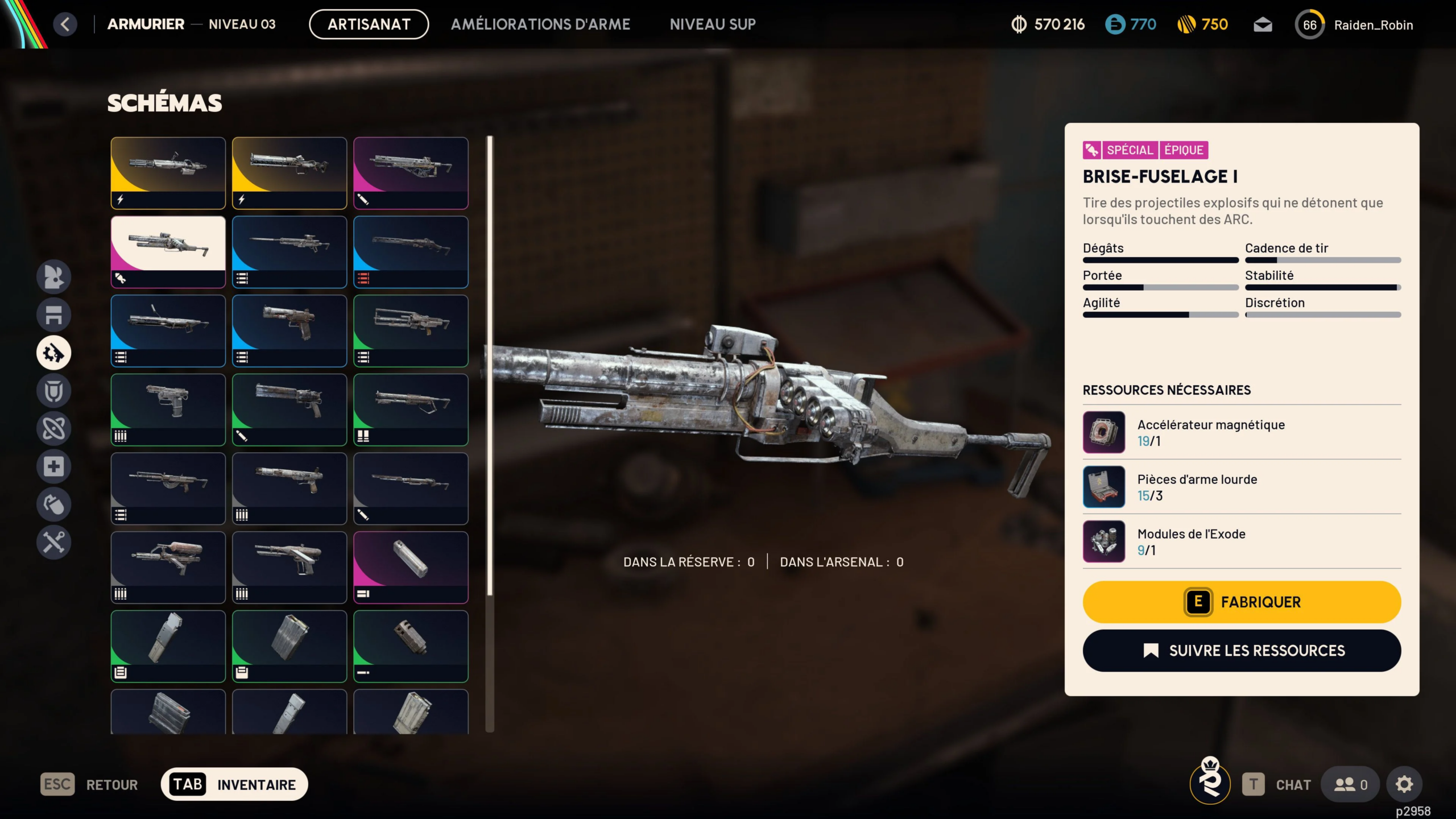Choose the shield station category icon

pyautogui.click(x=54, y=391)
